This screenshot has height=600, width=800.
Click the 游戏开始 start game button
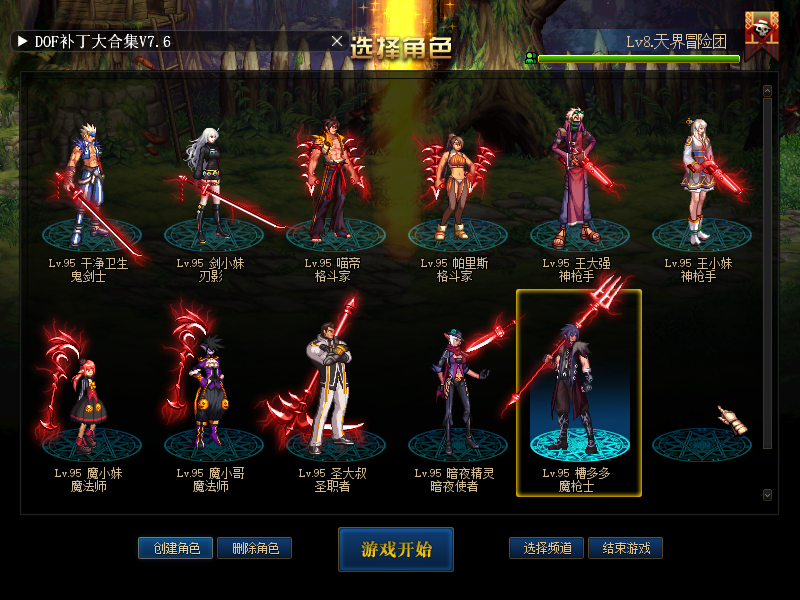coord(396,549)
